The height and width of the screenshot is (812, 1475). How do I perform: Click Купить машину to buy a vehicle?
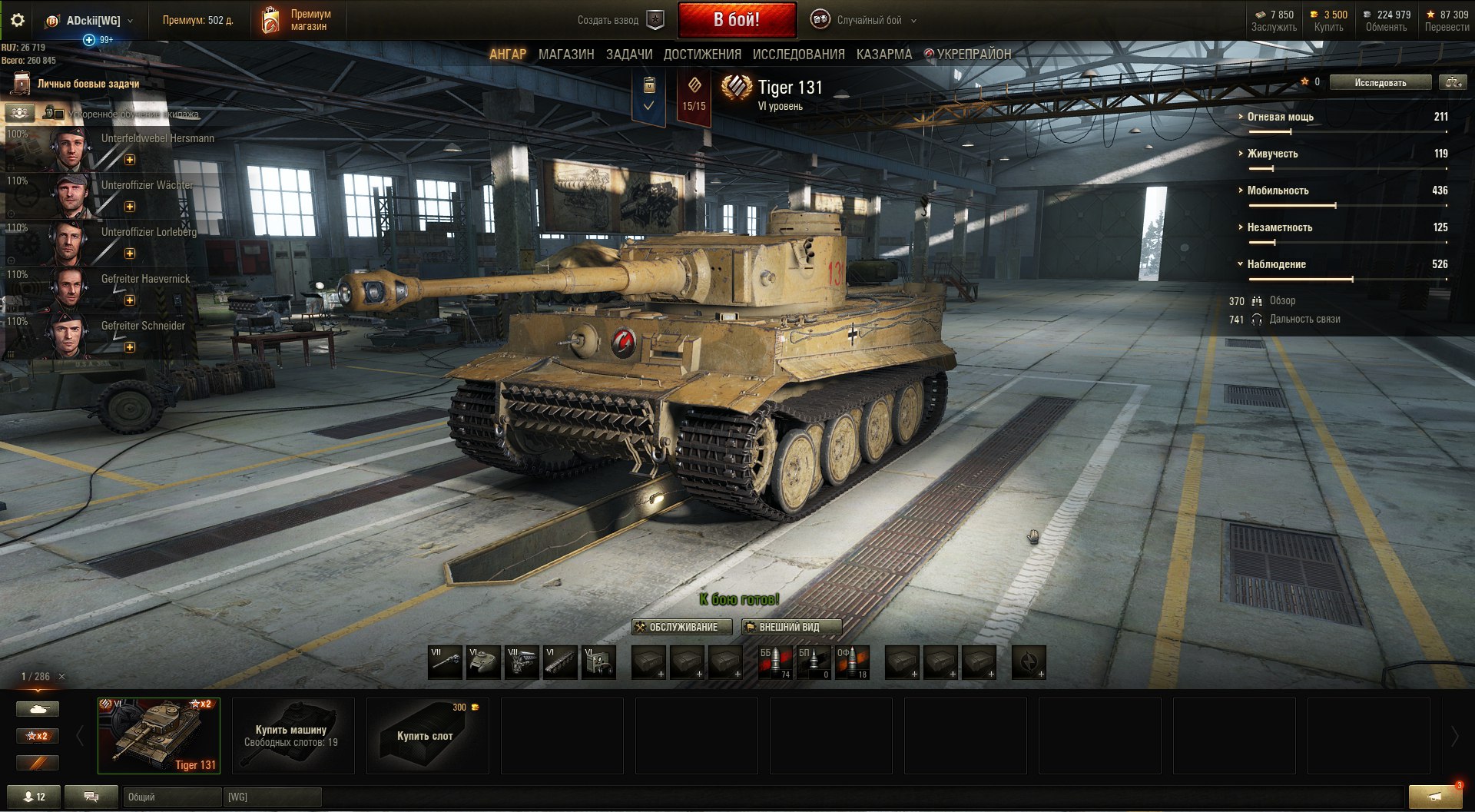[x=293, y=735]
